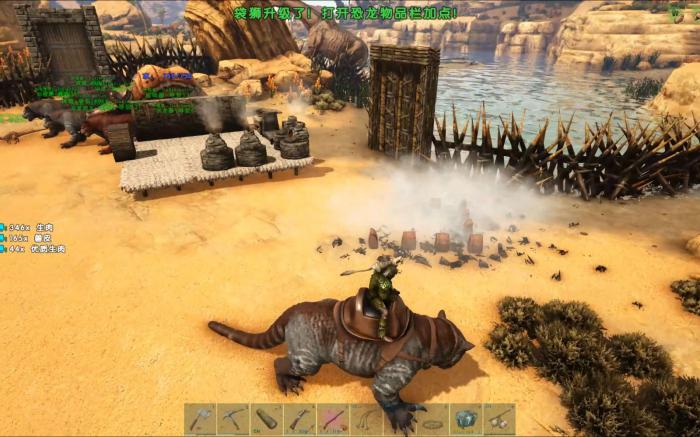
Task: Select the silver crystal item slot
Action: 465,419
